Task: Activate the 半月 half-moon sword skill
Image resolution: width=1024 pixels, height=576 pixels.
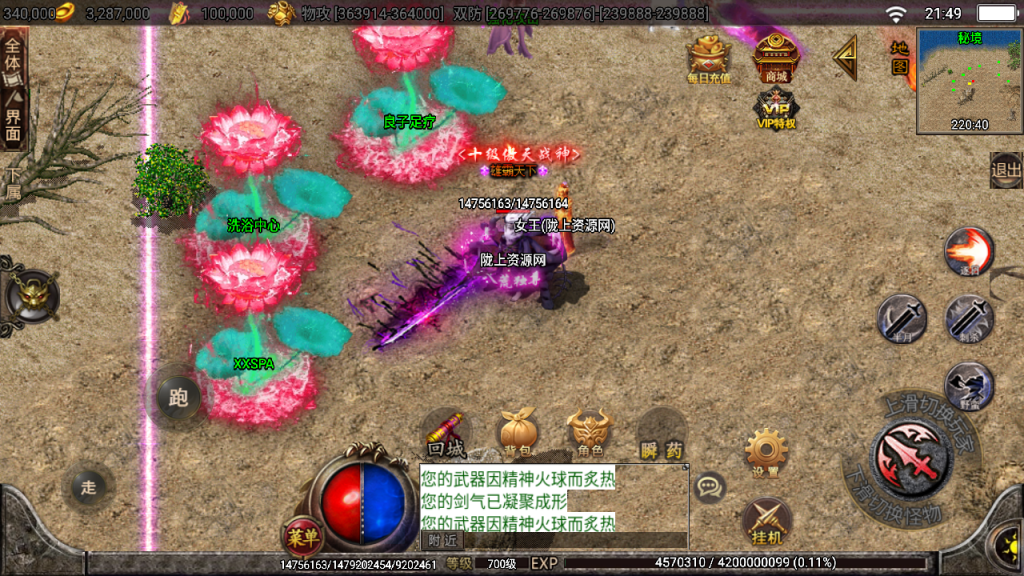Action: click(x=901, y=318)
